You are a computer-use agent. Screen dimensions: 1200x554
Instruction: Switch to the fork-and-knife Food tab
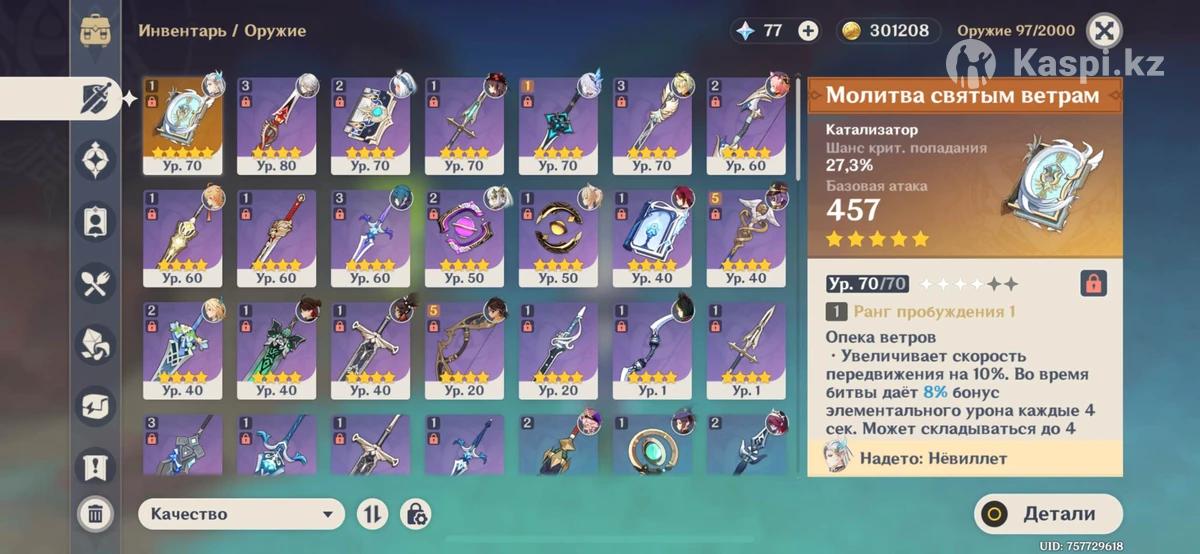point(96,284)
